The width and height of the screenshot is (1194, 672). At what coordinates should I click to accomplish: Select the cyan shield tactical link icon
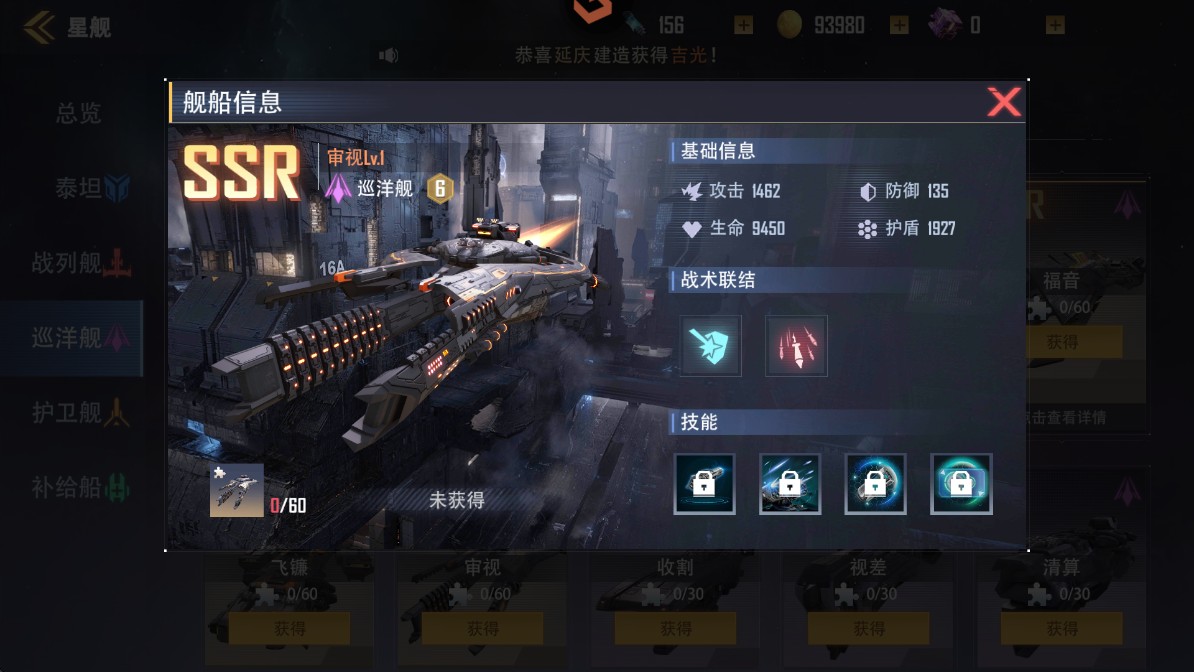(710, 346)
